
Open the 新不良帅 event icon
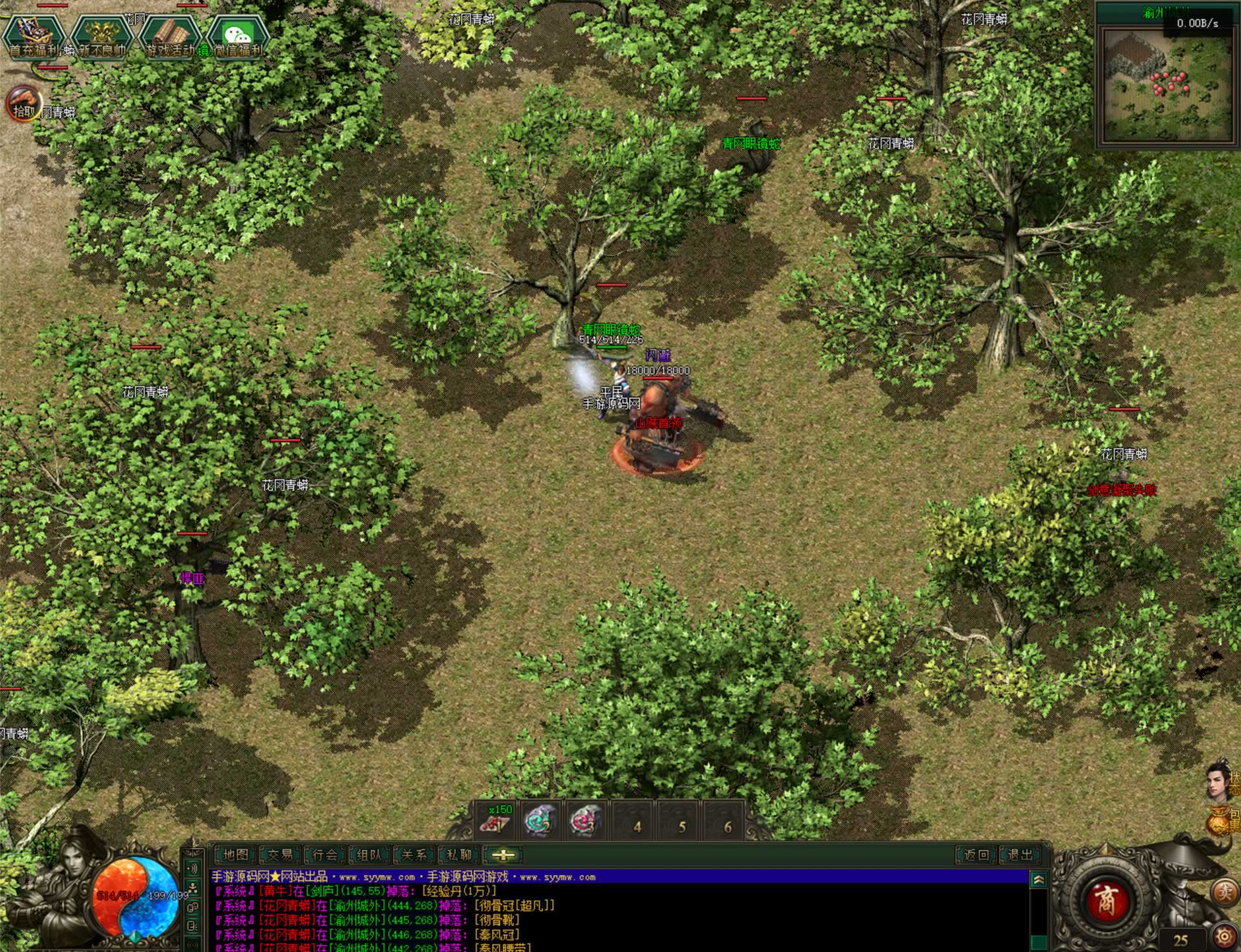(x=102, y=36)
